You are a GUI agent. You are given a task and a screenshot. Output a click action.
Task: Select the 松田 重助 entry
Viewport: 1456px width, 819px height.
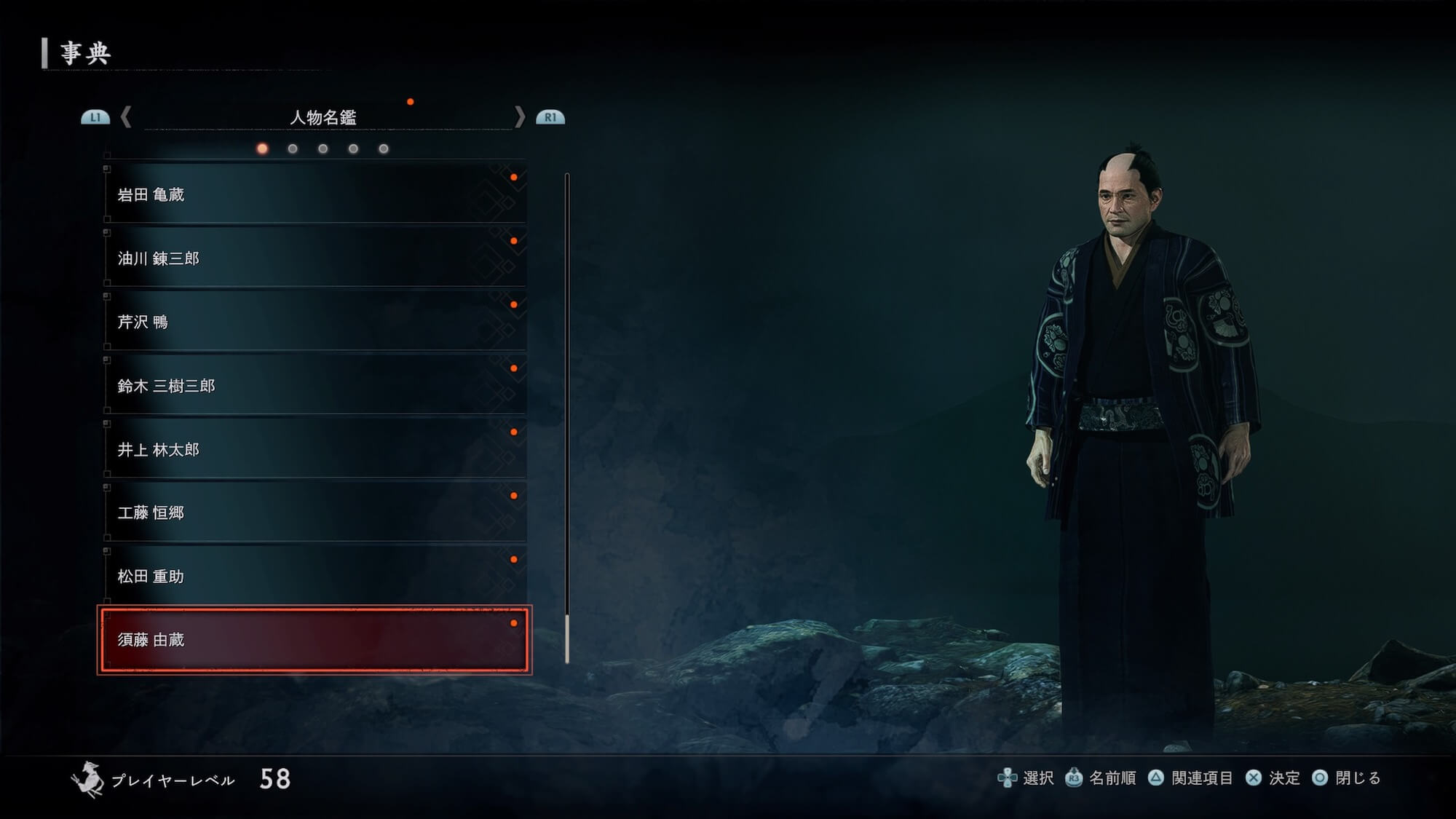point(314,577)
